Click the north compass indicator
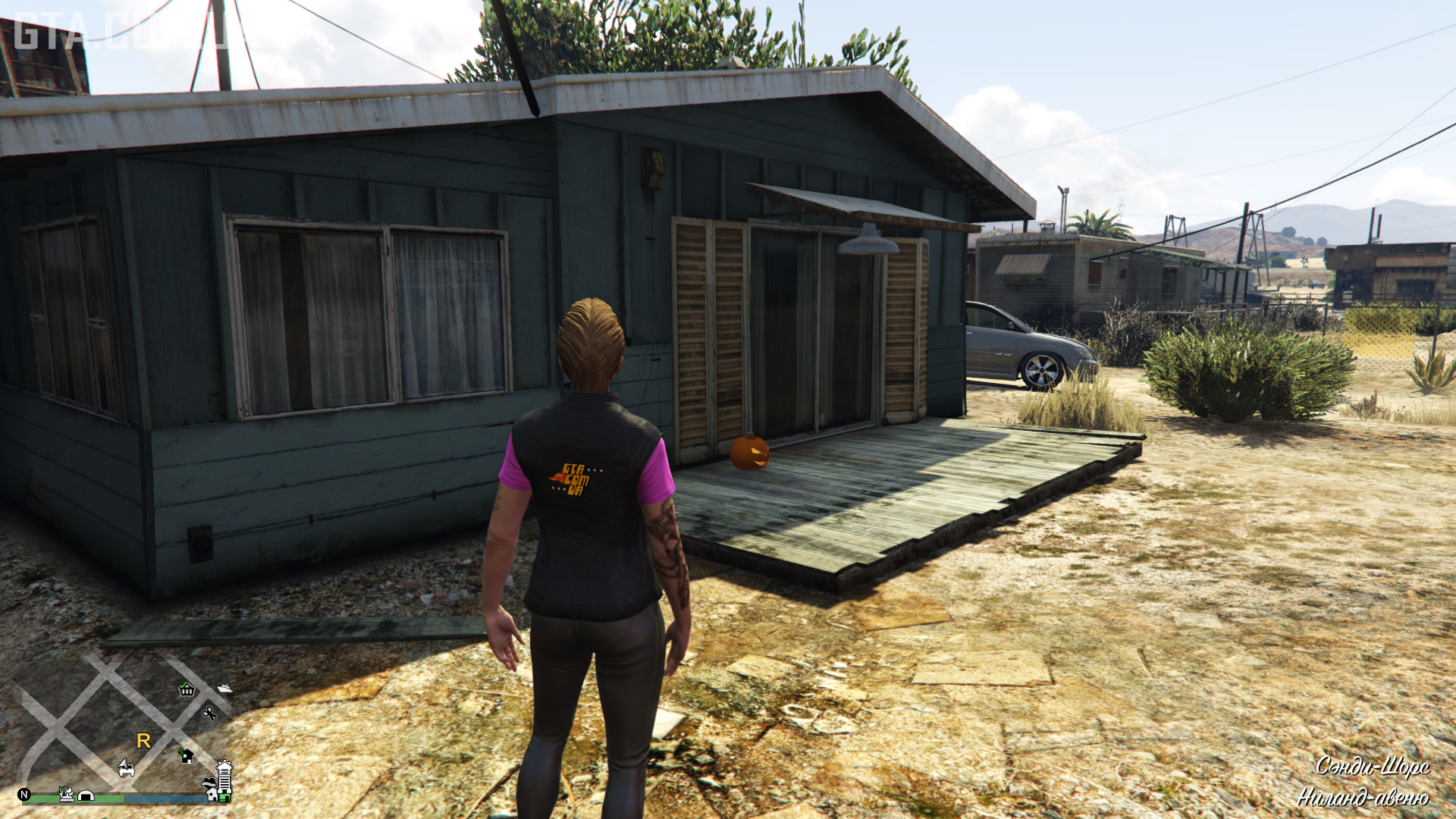This screenshot has height=819, width=1456. click(24, 795)
